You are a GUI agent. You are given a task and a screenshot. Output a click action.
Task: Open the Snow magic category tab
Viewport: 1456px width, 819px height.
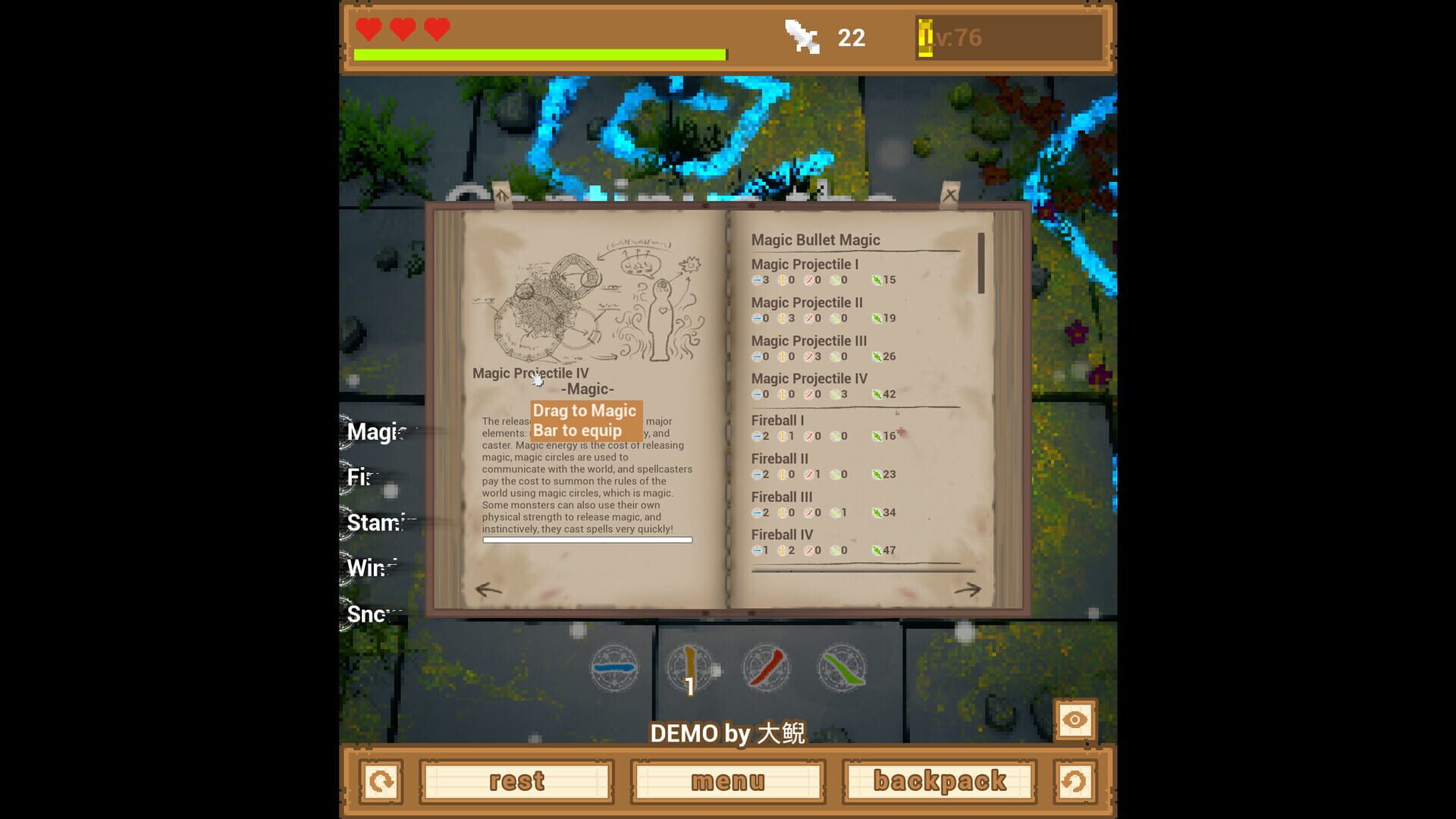pyautogui.click(x=372, y=614)
